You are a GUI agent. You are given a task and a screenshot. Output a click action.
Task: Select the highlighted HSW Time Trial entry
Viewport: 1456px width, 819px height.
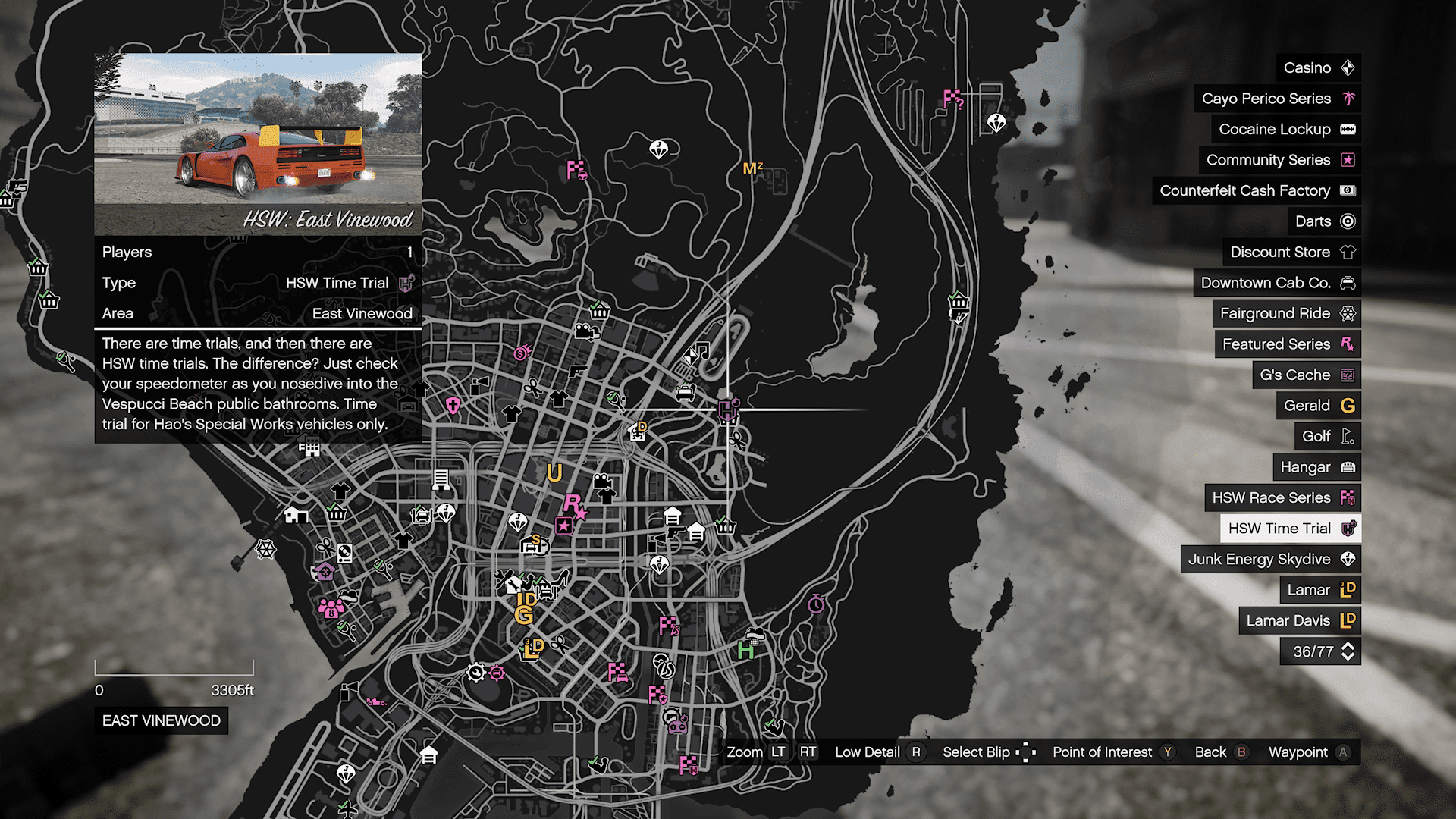tap(1290, 529)
